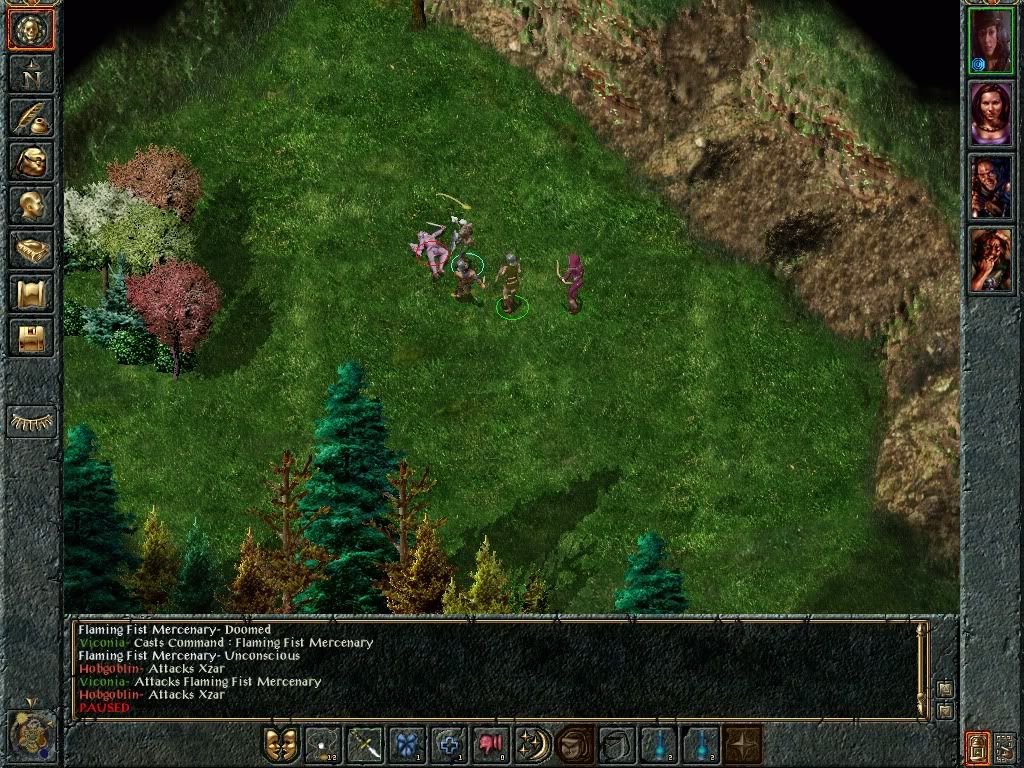This screenshot has width=1024, height=768.
Task: Activate the blue cross healing spell
Action: 449,745
